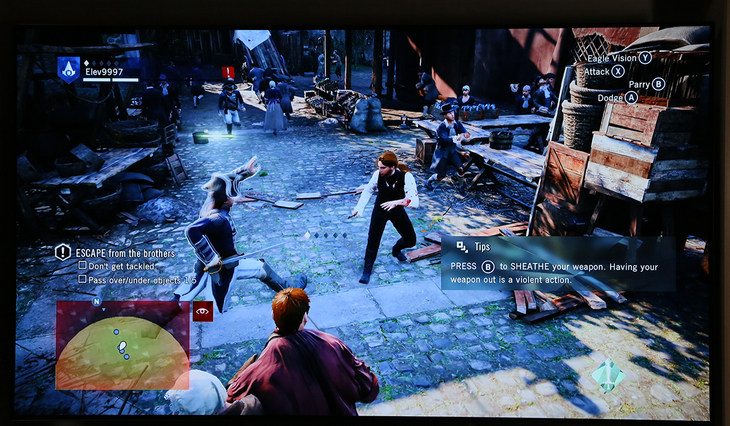Click the Assassin insignia beside Elev9997
730x426 pixels.
coord(68,68)
